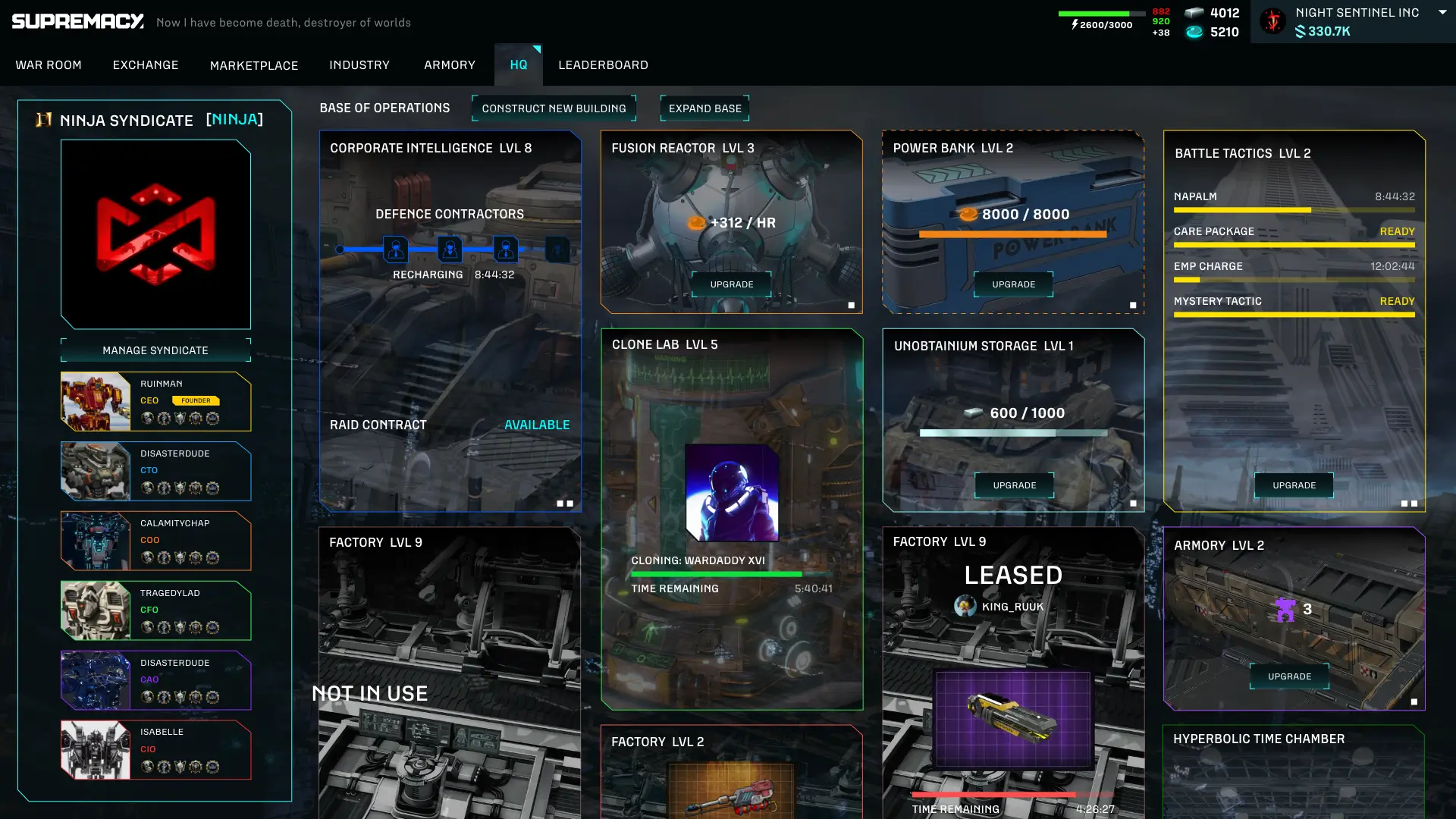Viewport: 1456px width, 819px height.
Task: Open the Industry tab
Action: pyautogui.click(x=359, y=65)
